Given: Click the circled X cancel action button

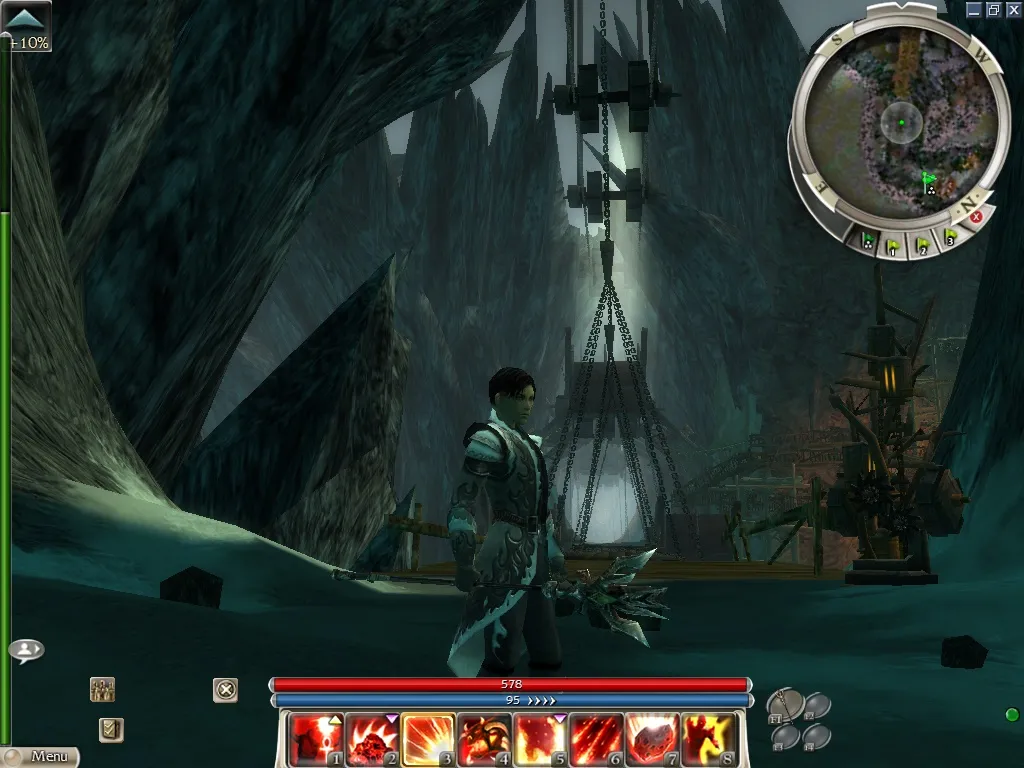Looking at the screenshot, I should (226, 689).
